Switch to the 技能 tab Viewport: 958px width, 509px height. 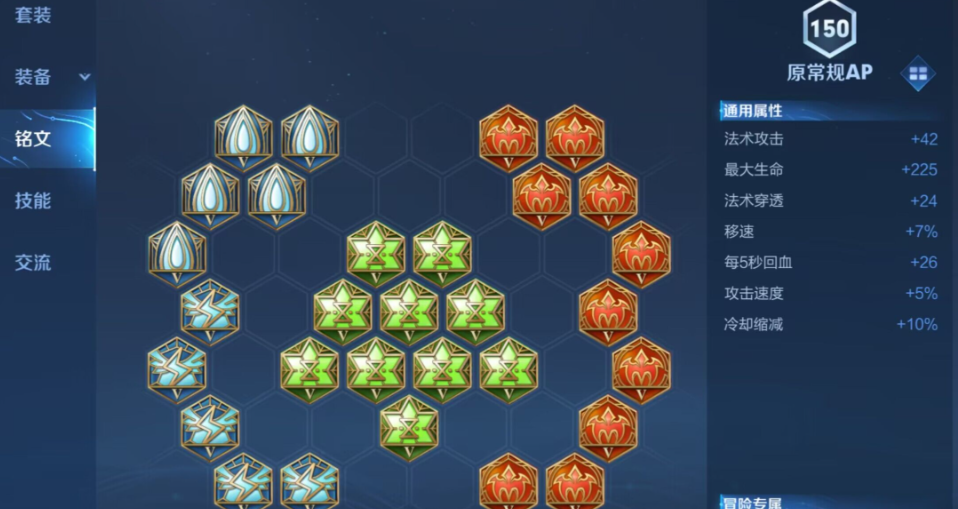[x=33, y=200]
